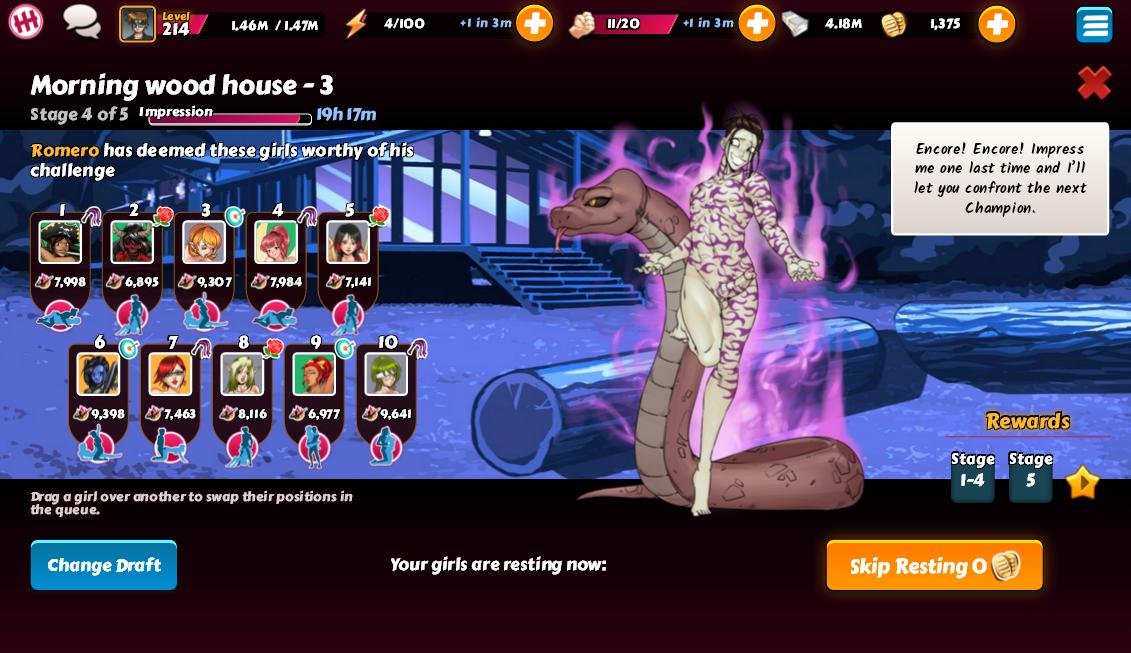Open the chat speech bubbles
The height and width of the screenshot is (653, 1131).
click(x=82, y=21)
